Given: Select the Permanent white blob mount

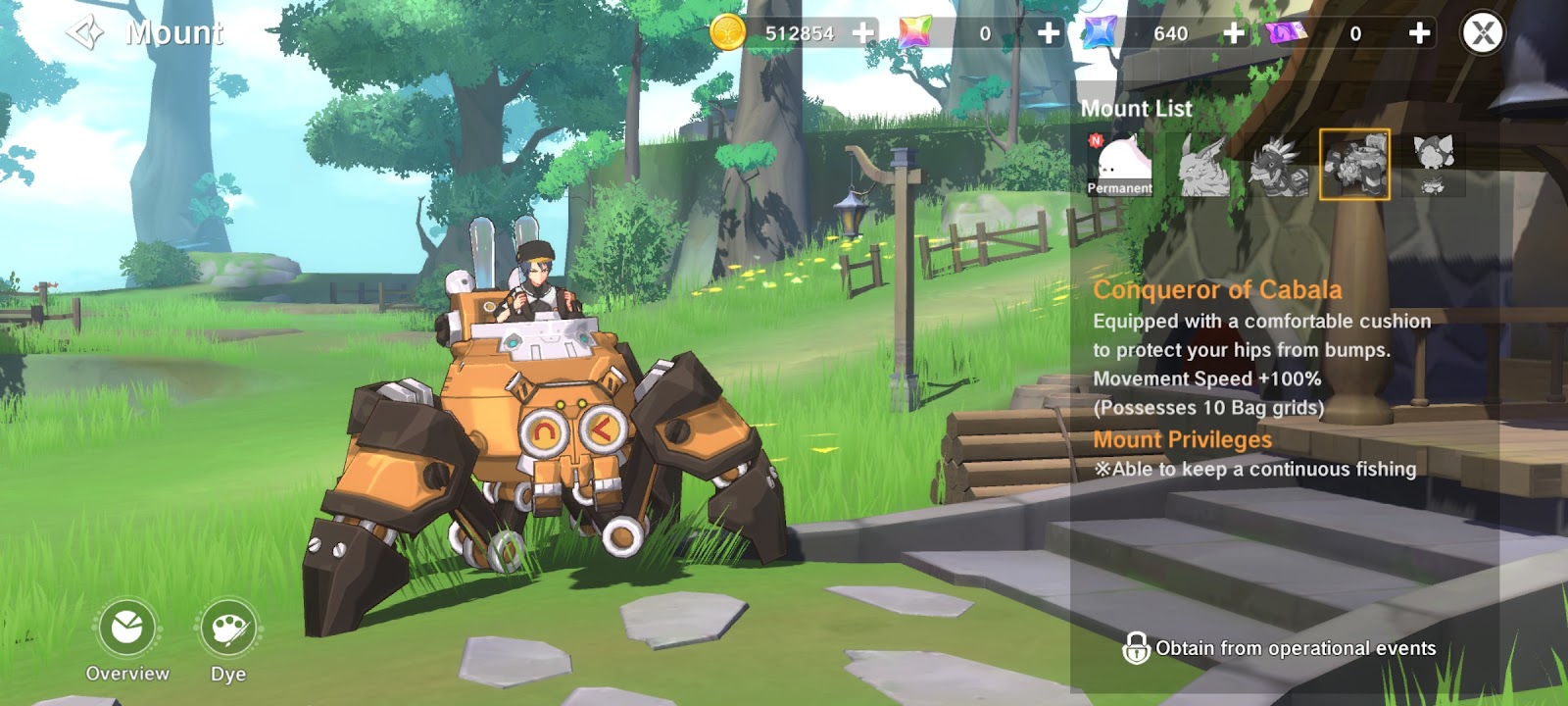Looking at the screenshot, I should 1119,165.
